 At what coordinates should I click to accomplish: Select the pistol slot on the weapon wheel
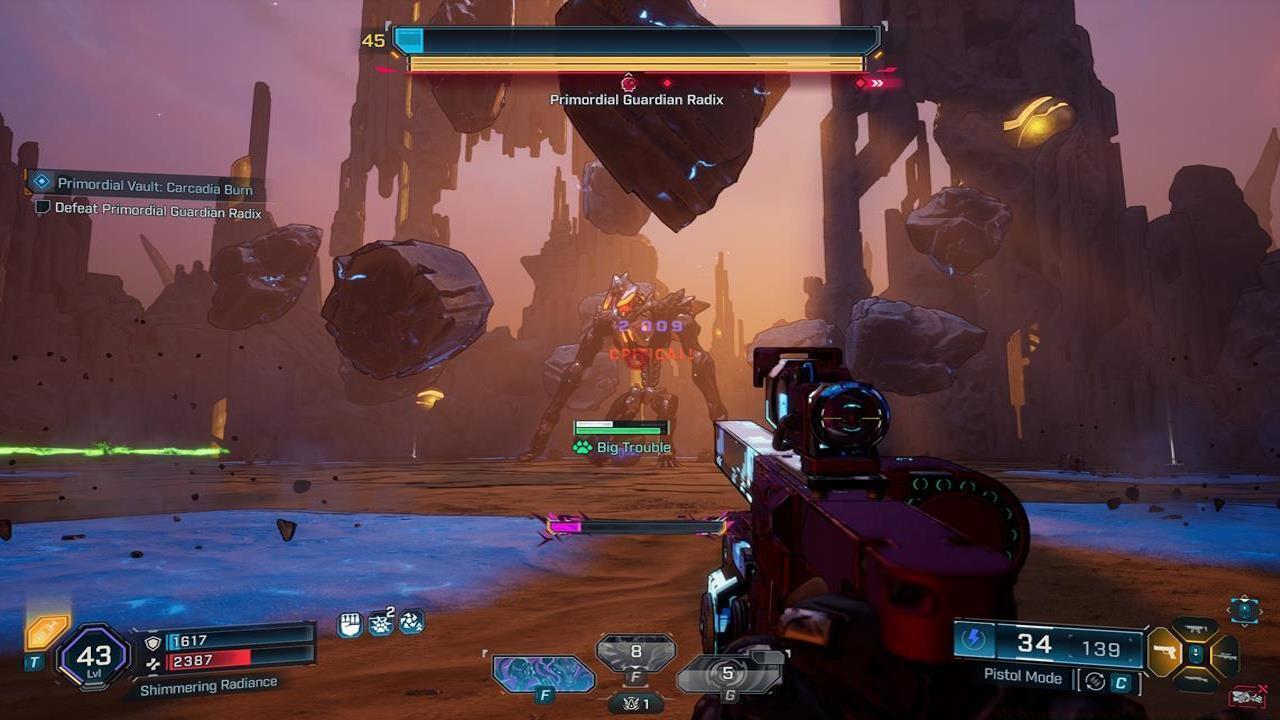[1165, 653]
